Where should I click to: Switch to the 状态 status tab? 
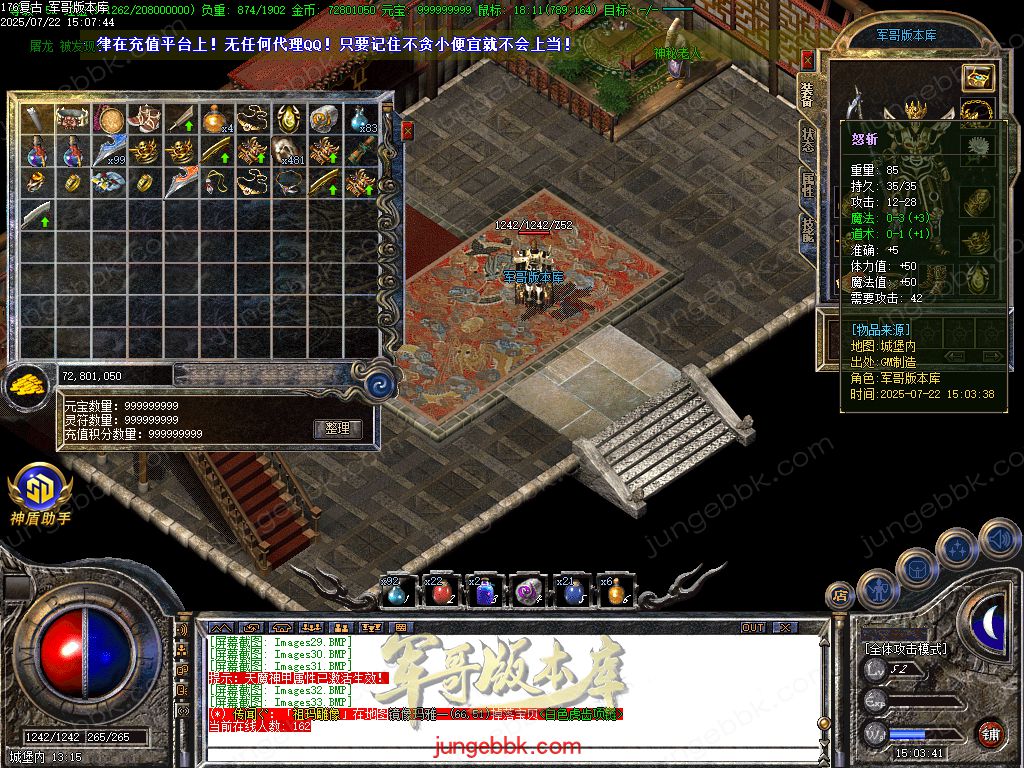(807, 141)
